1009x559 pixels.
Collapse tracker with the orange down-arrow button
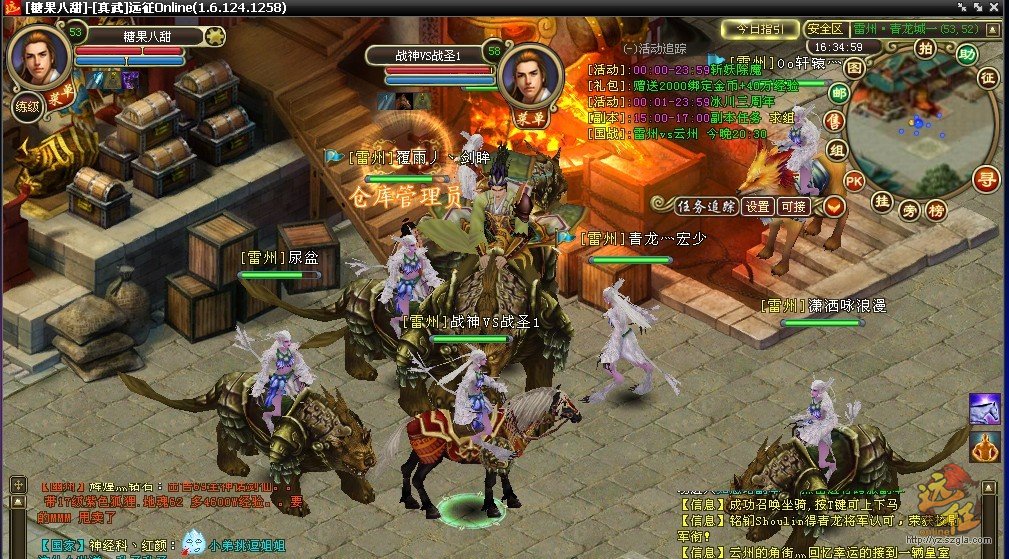coord(833,207)
